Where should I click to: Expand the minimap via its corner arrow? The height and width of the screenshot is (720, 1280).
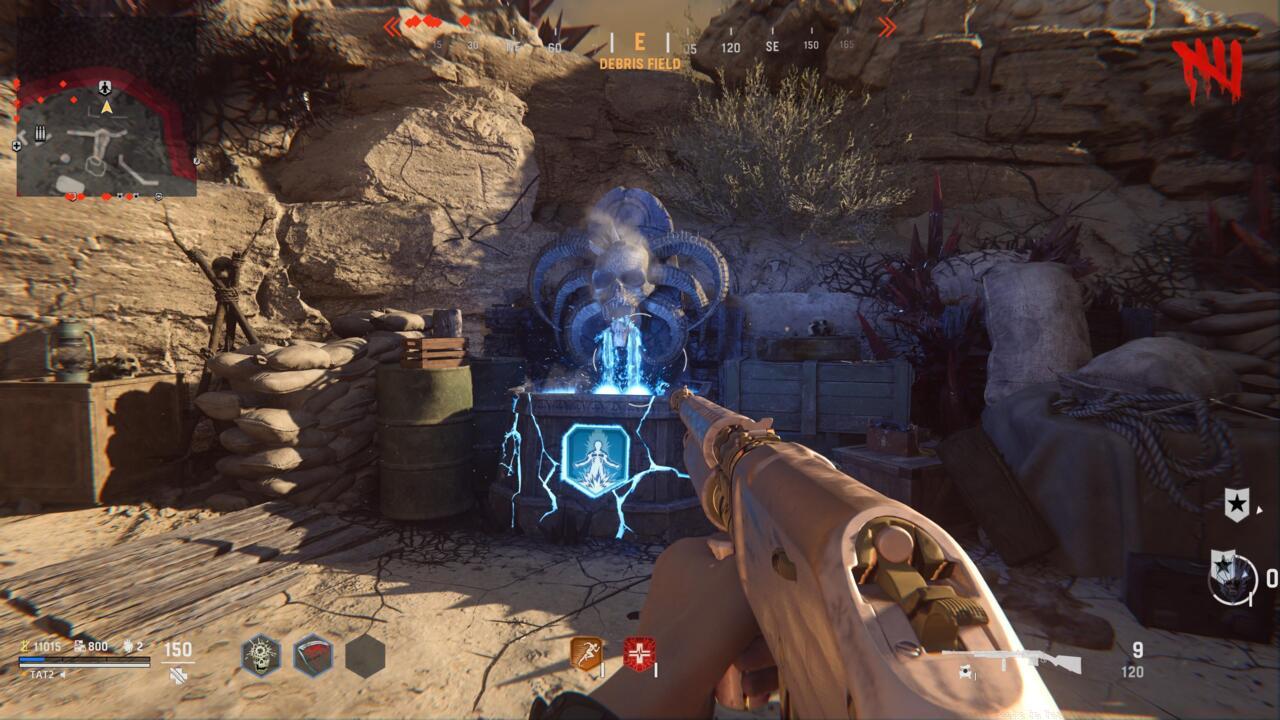196,160
